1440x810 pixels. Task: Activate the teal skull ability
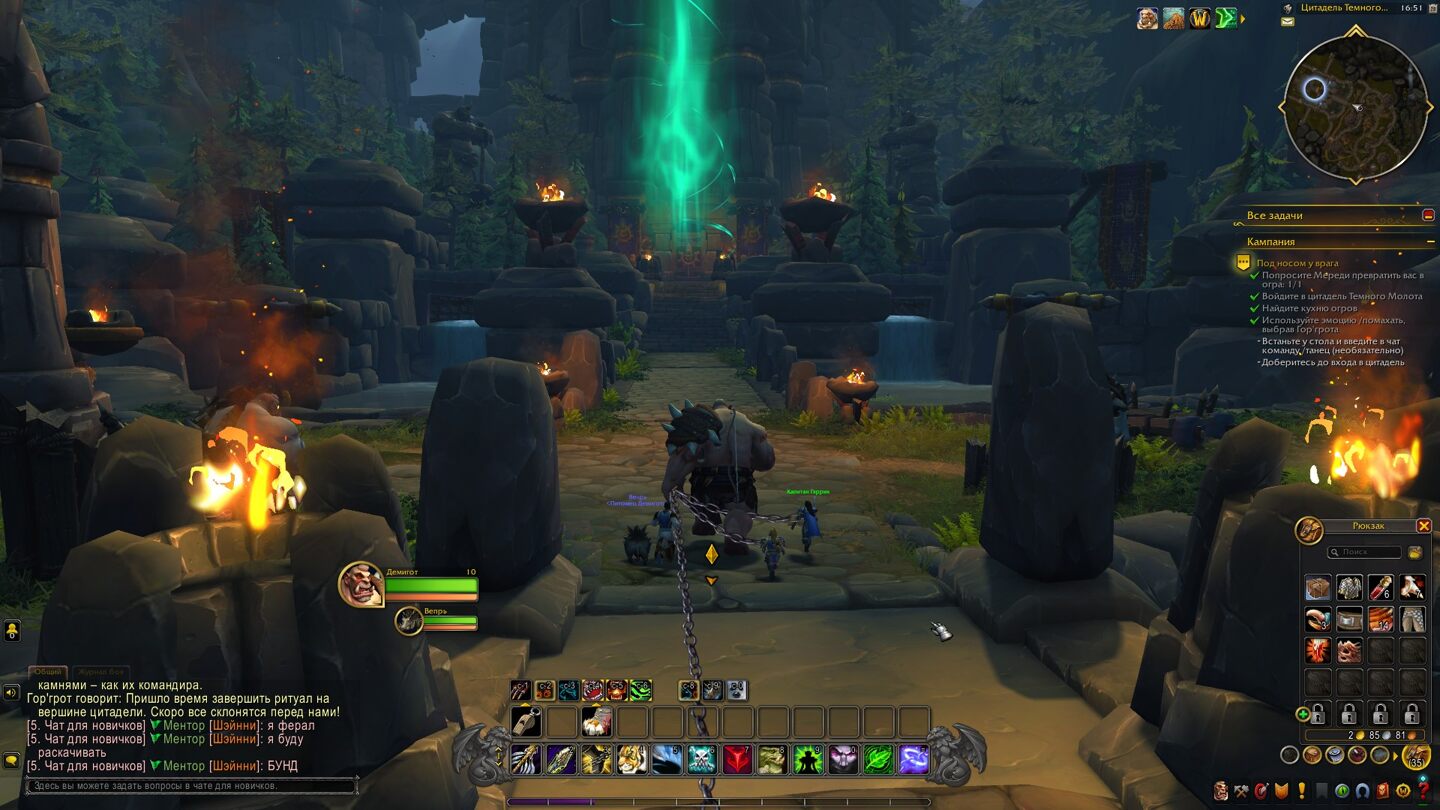703,760
